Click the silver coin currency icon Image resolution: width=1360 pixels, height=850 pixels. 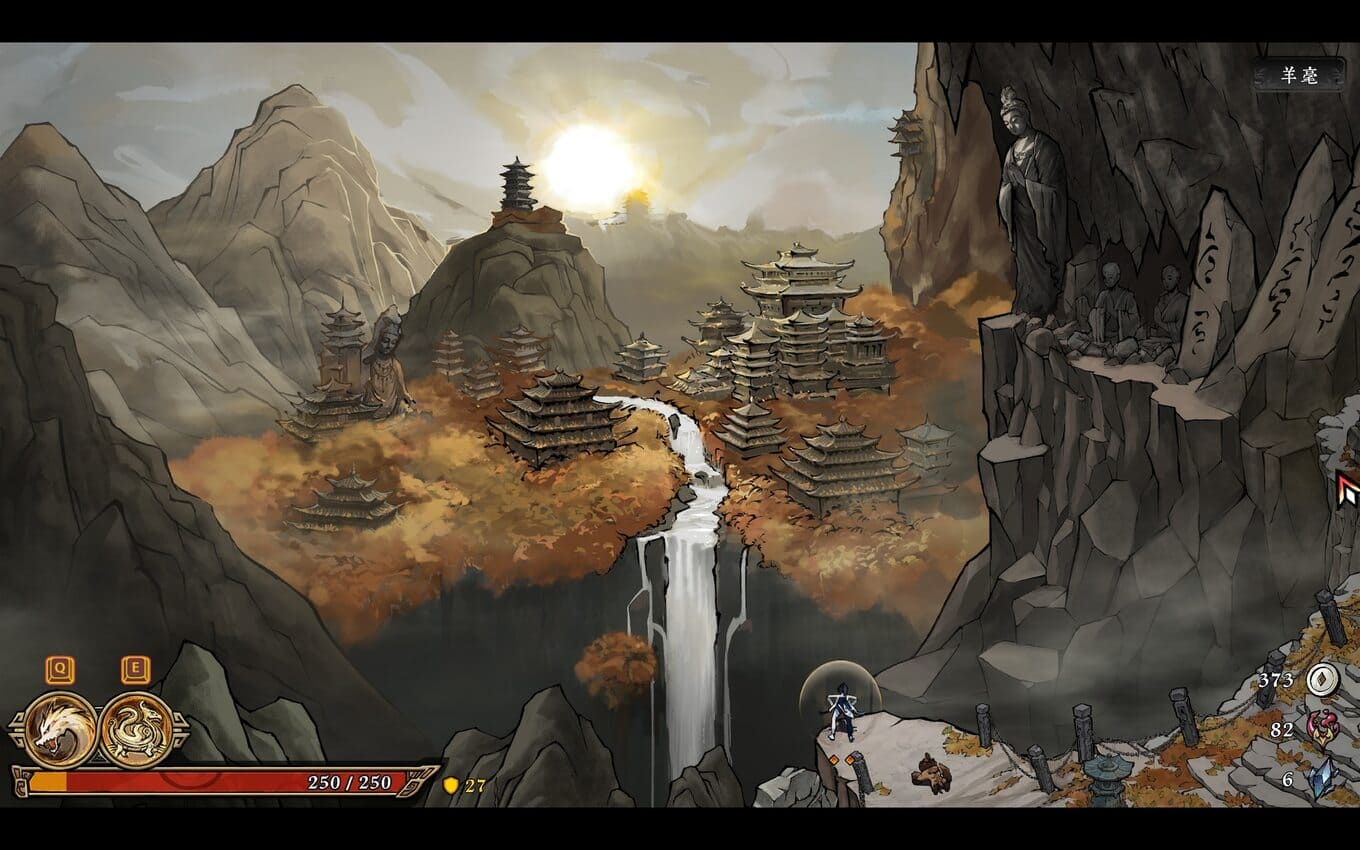coord(1319,681)
